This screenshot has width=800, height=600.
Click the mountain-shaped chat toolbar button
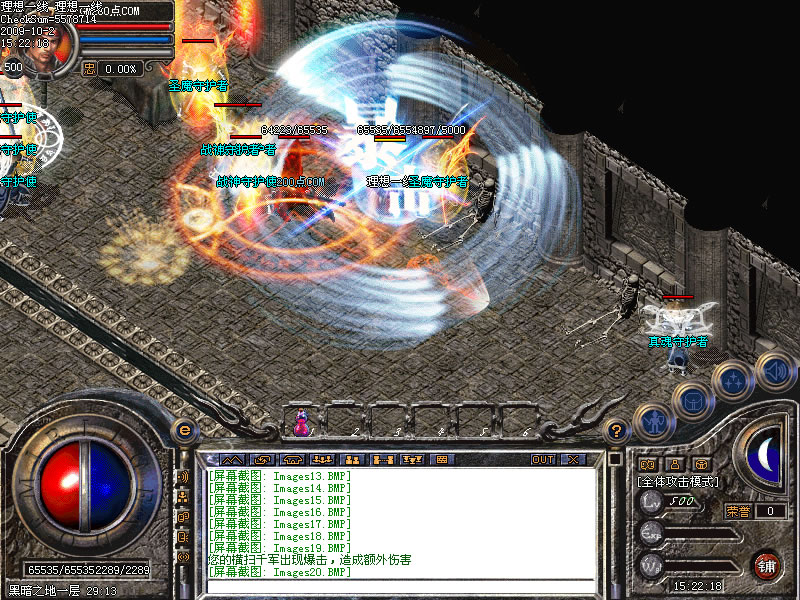point(231,460)
